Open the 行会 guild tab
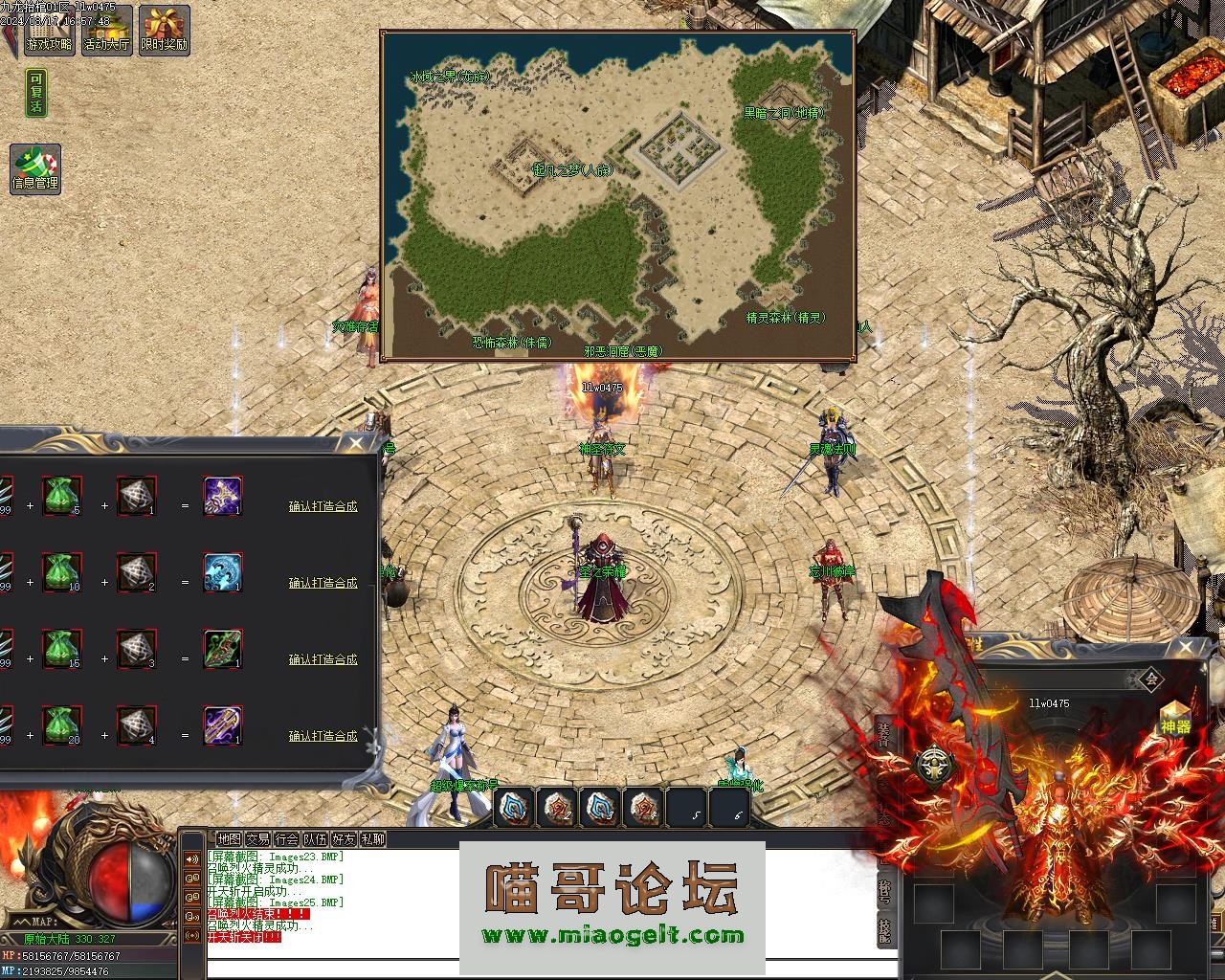Viewport: 1225px width, 980px height. 286,839
